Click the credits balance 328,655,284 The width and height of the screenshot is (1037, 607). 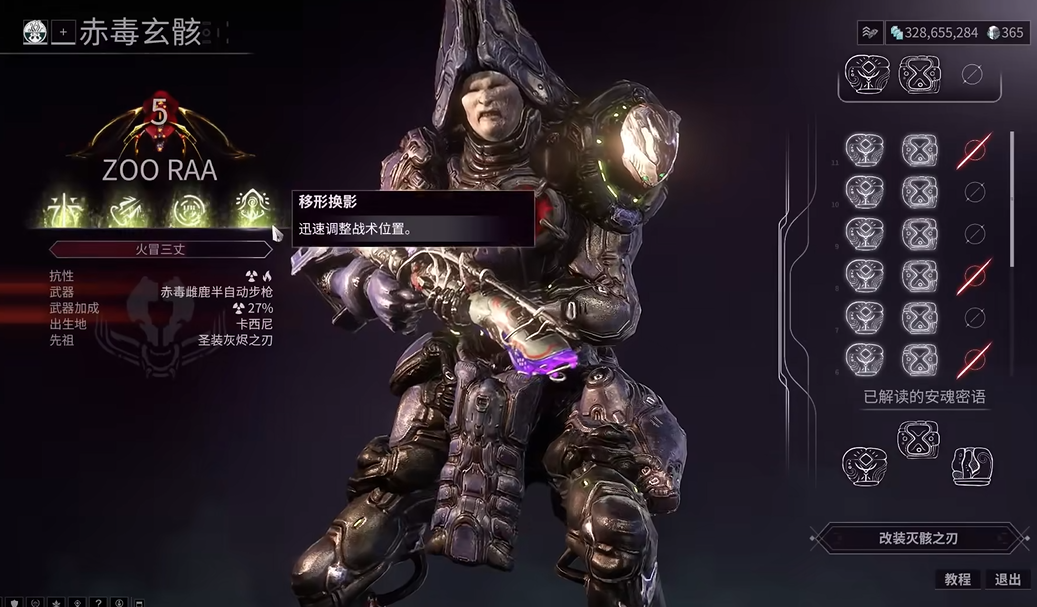pyautogui.click(x=934, y=33)
